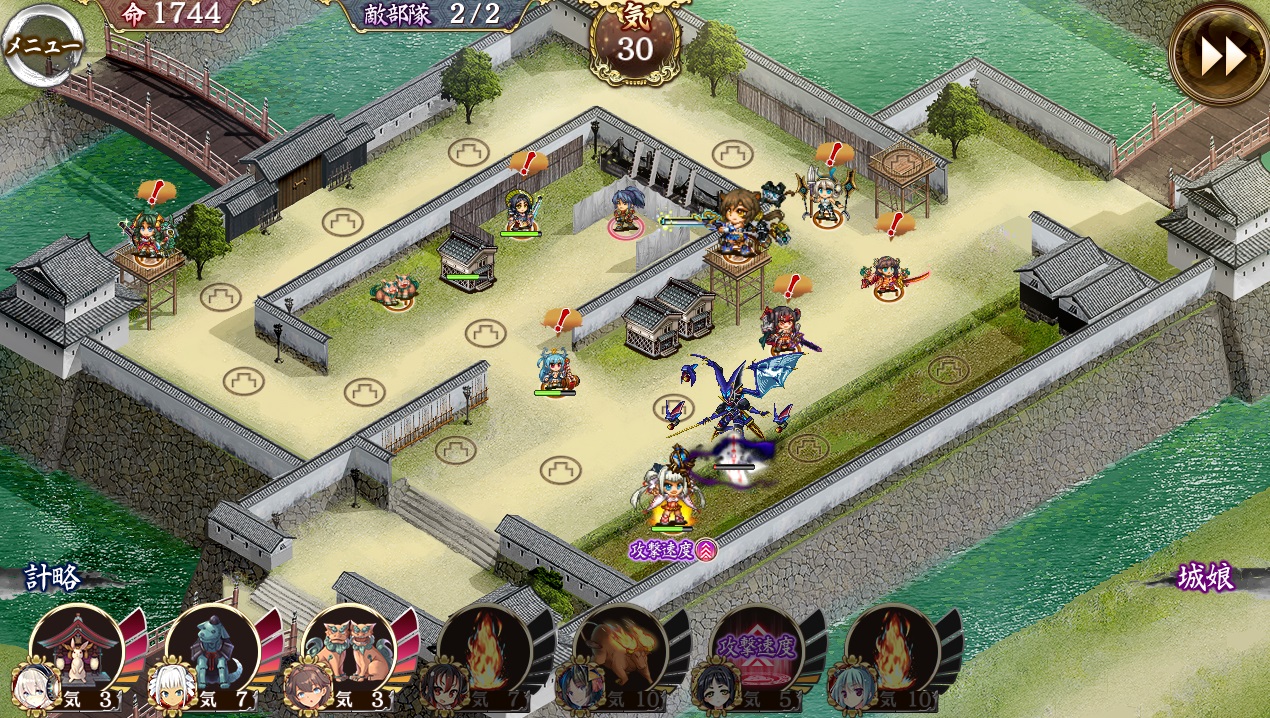
Task: Switch to the 城娘 castle girl list
Action: click(x=1205, y=578)
